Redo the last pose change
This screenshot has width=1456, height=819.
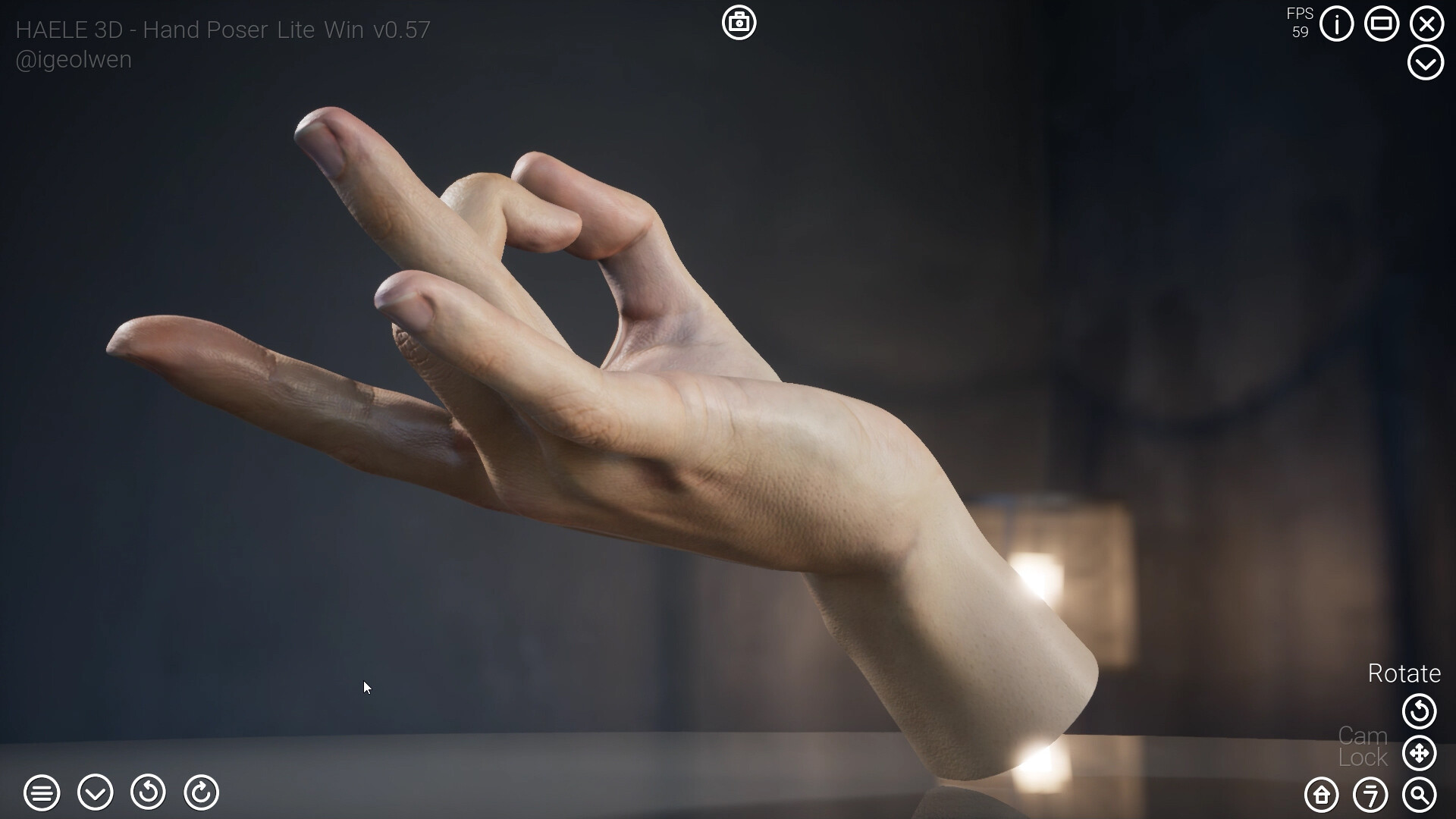coord(201,793)
